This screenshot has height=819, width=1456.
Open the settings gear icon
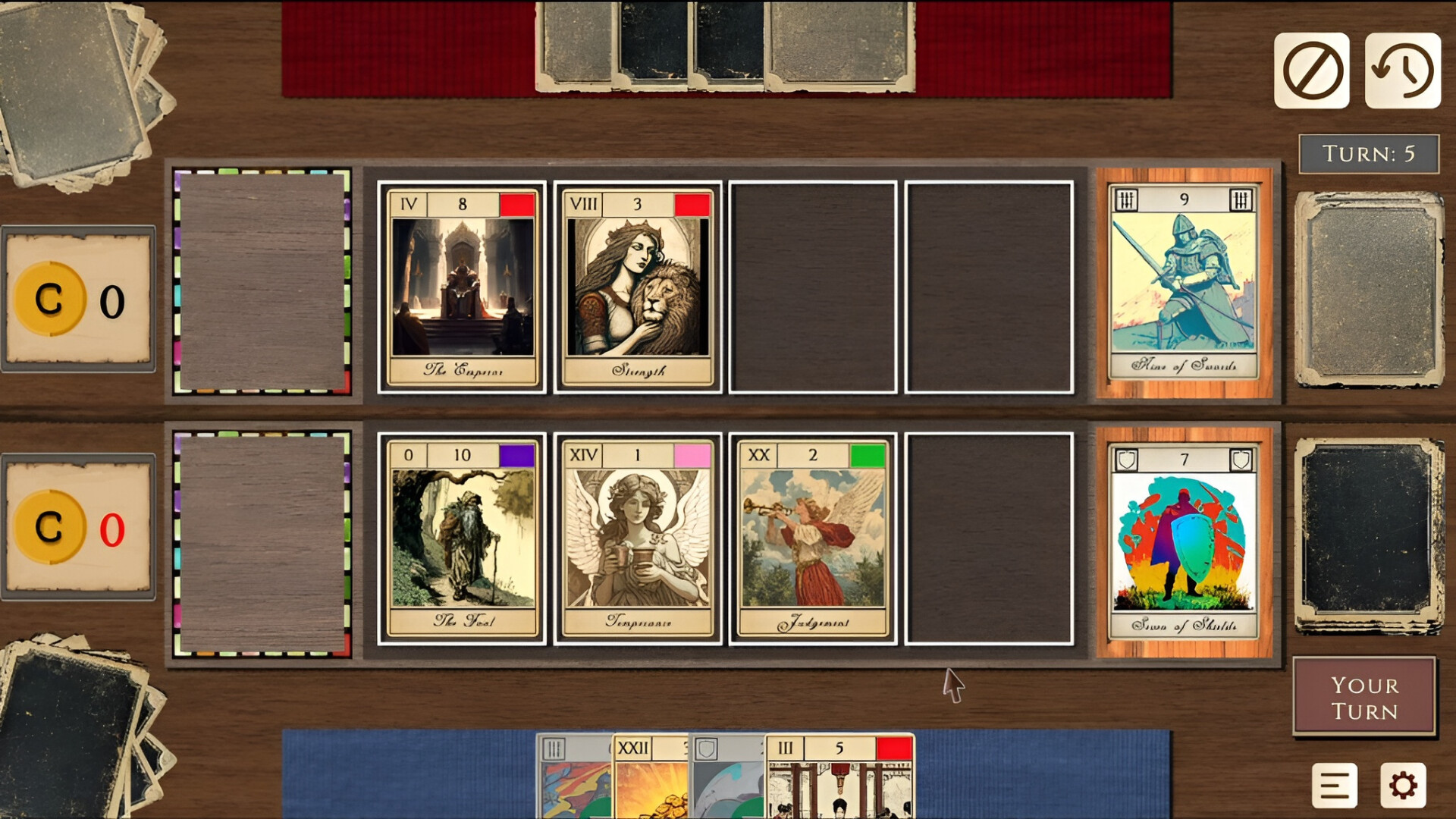coord(1401,786)
